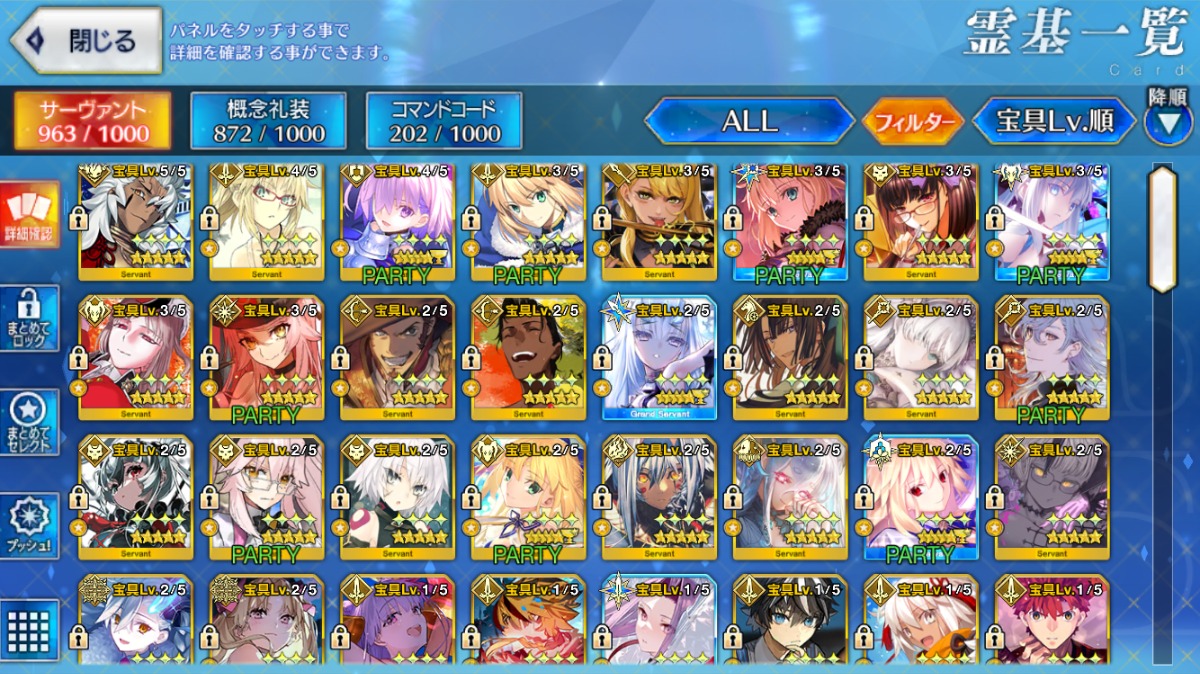Click the servant list scrollbar handle
The width and height of the screenshot is (1200, 674).
(1162, 229)
